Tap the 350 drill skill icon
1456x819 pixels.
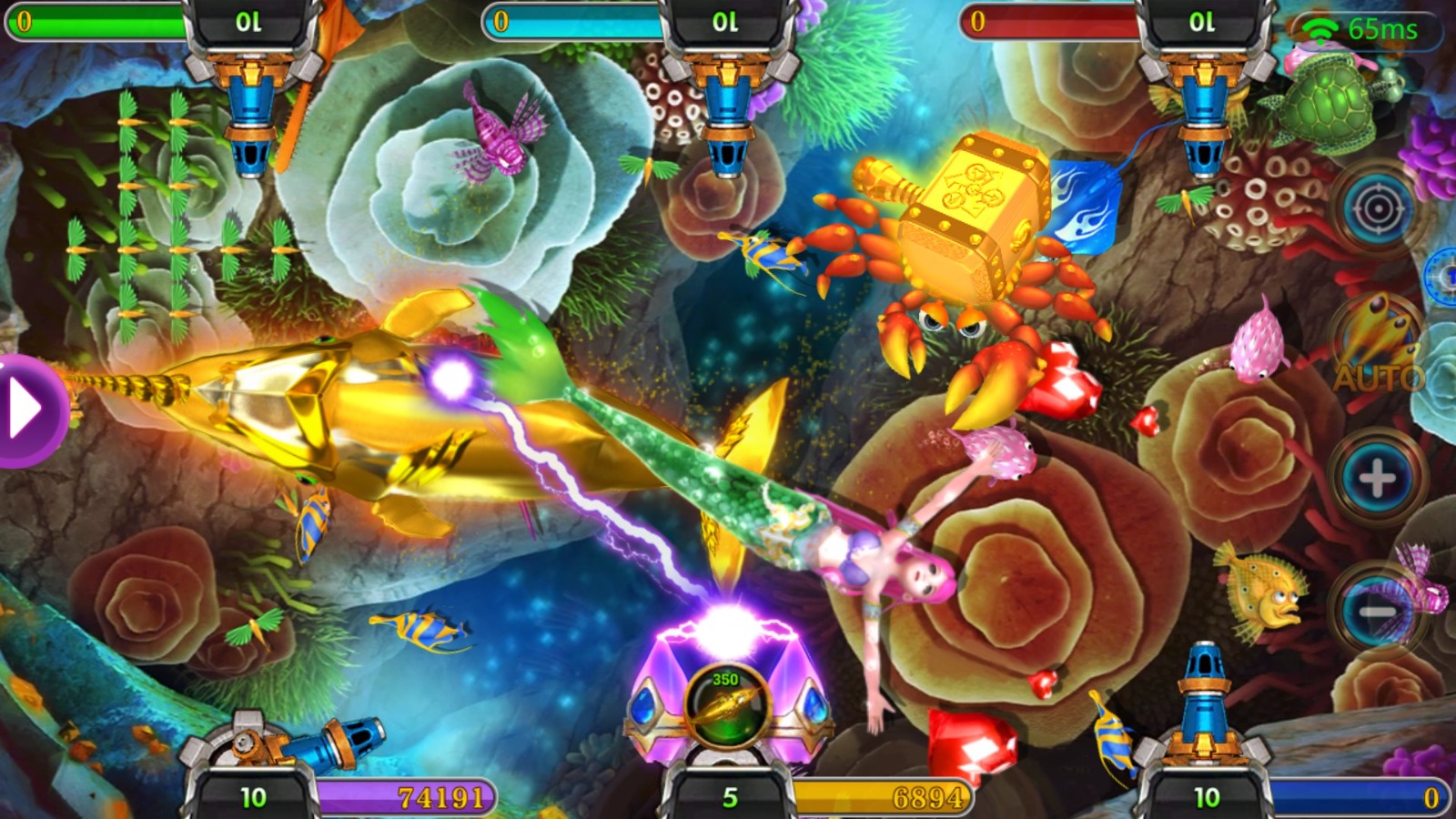coord(726,707)
